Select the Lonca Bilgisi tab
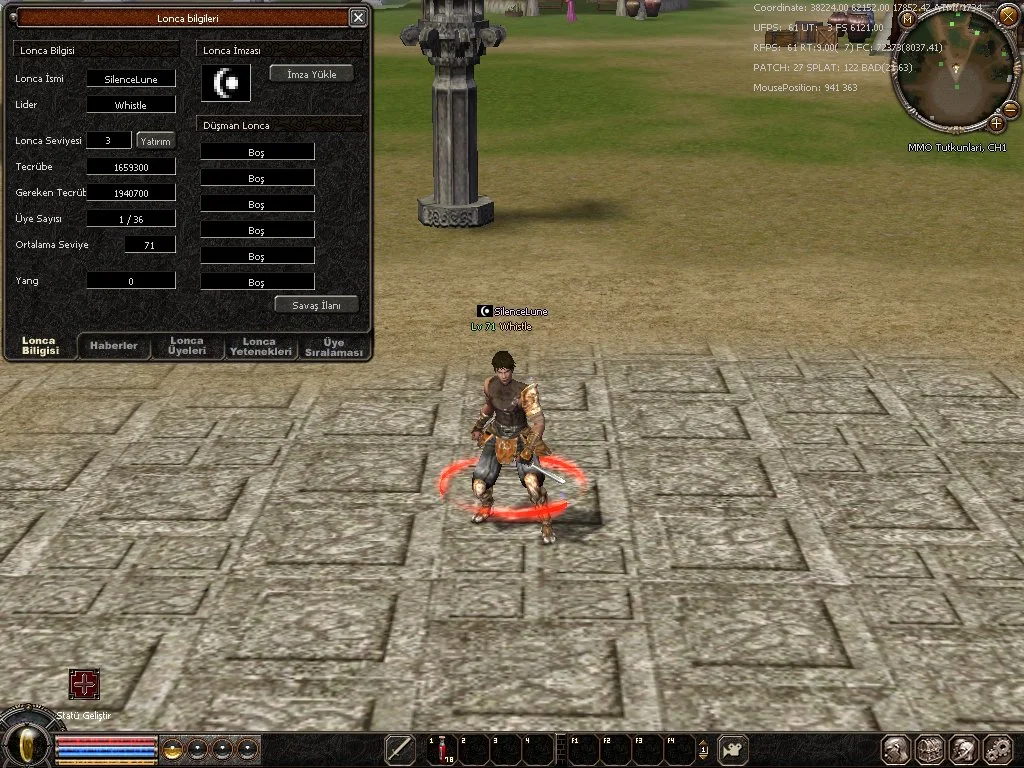 (40, 346)
